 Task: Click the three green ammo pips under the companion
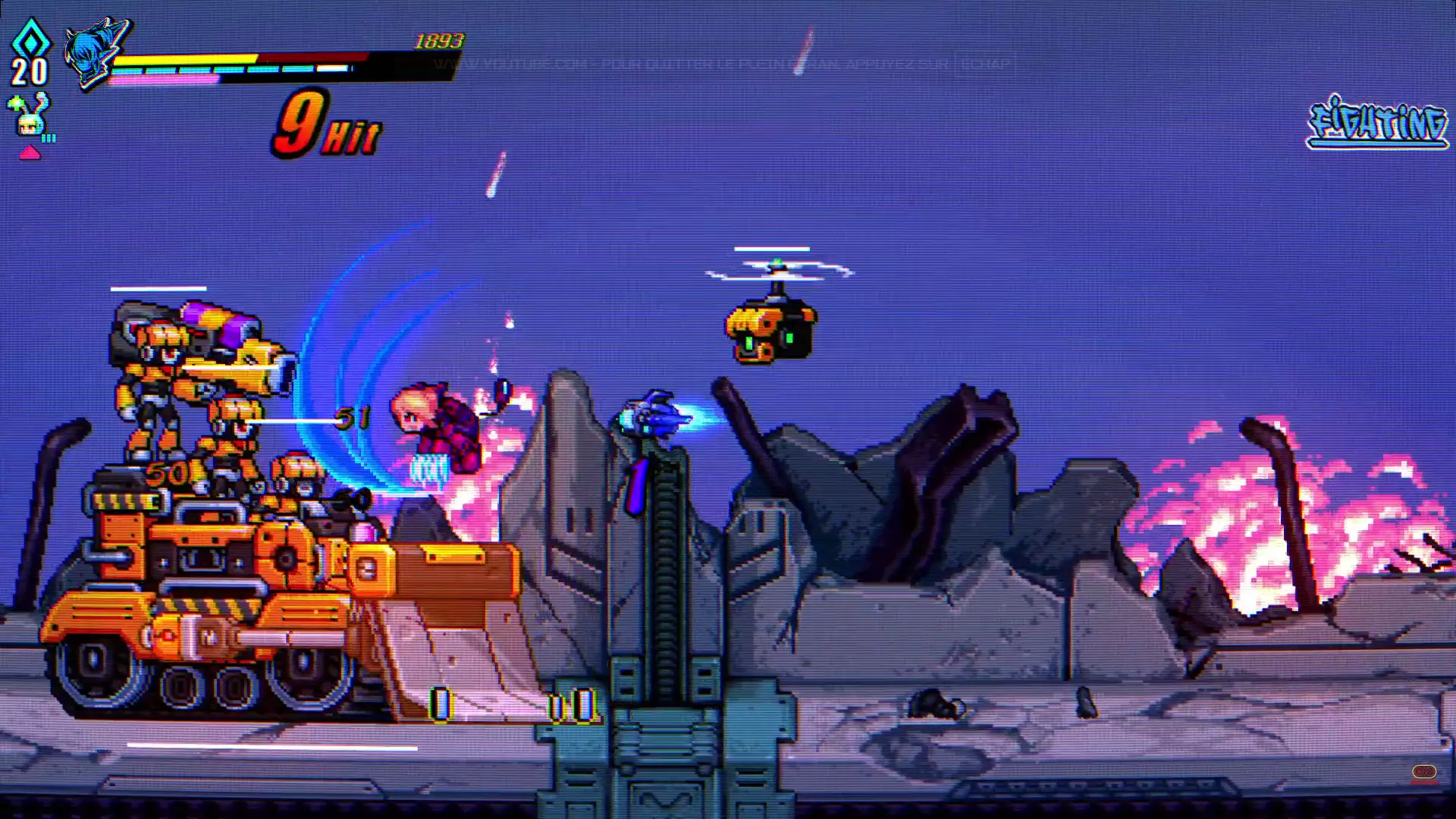point(48,138)
